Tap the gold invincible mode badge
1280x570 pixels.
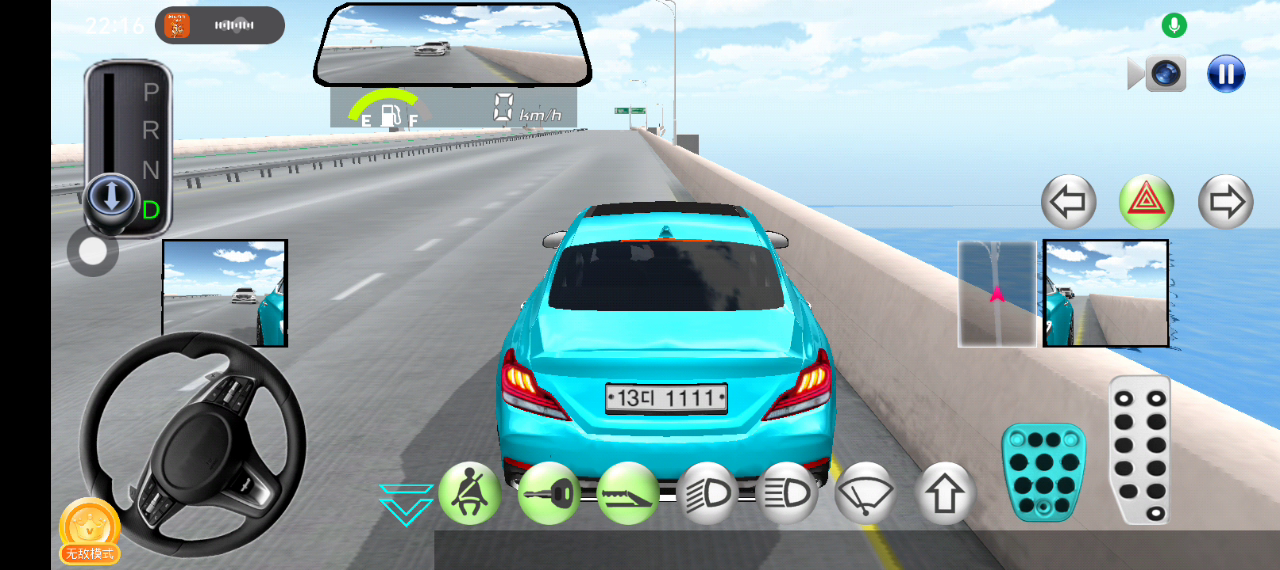click(x=90, y=530)
